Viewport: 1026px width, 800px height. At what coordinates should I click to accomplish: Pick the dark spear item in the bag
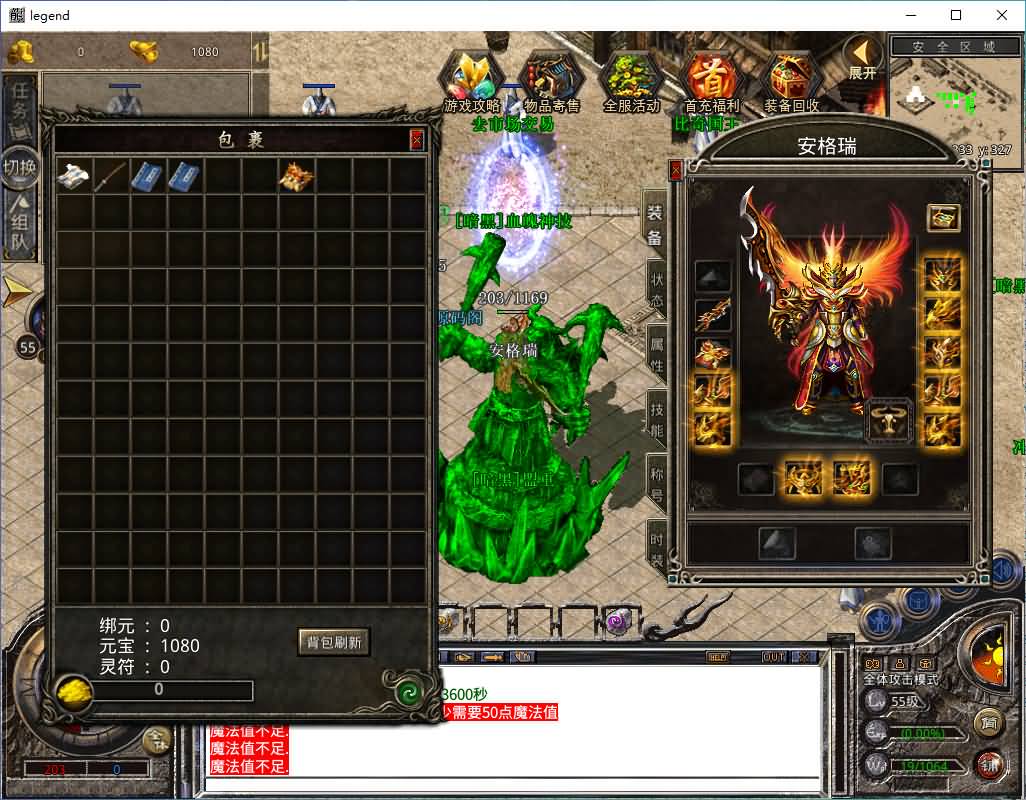point(110,176)
